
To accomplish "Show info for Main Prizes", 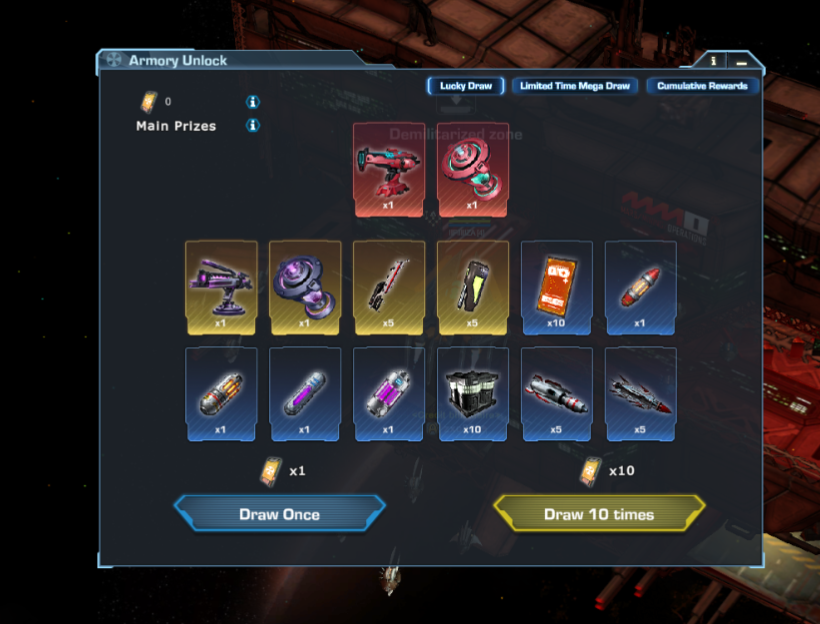I will 253,126.
